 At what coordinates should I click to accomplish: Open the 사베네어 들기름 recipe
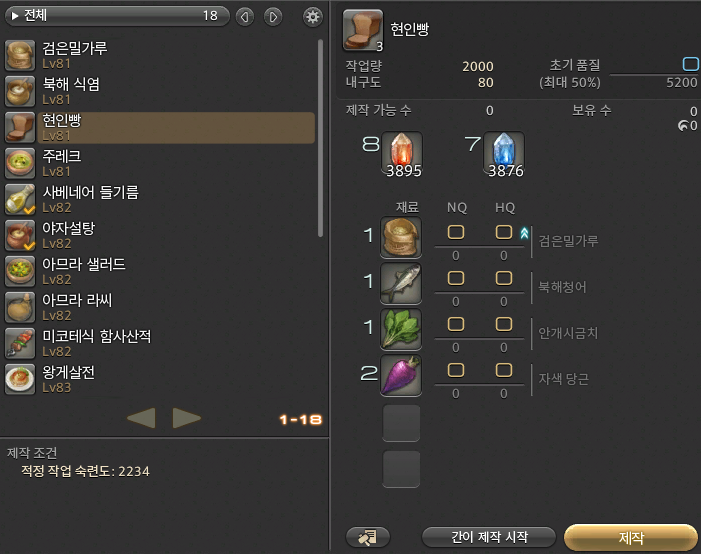[x=160, y=199]
